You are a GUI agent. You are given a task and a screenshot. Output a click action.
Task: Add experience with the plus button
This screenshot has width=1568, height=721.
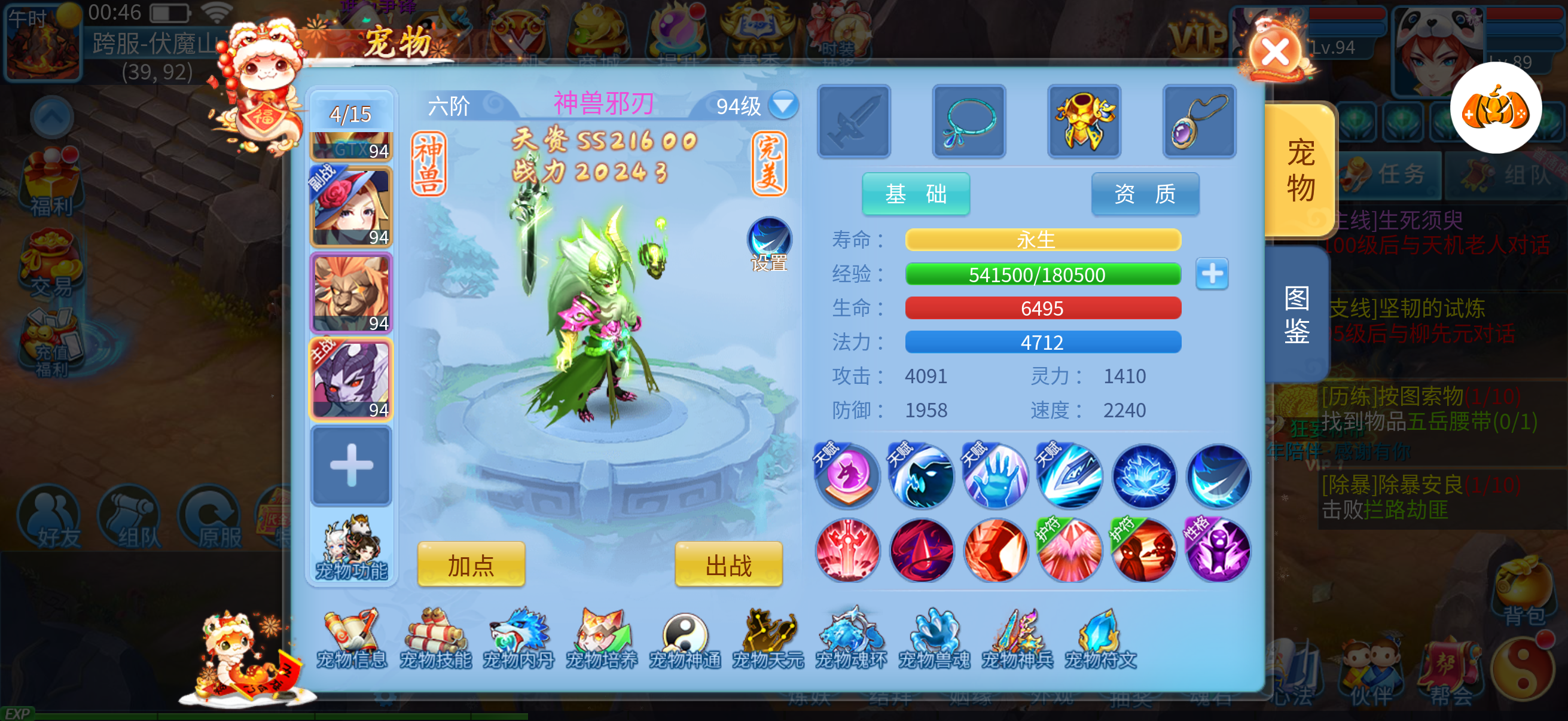tap(1212, 274)
